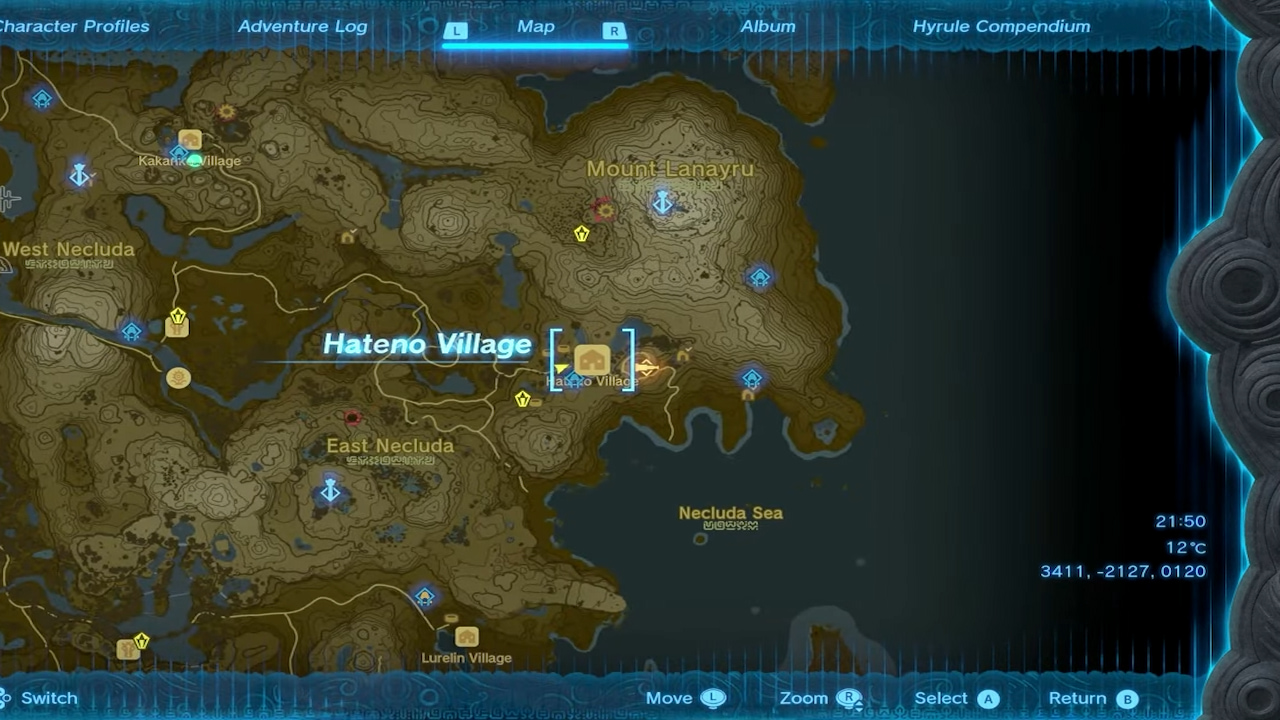Click the Switch control at bottom left
The height and width of the screenshot is (720, 1280).
point(38,698)
